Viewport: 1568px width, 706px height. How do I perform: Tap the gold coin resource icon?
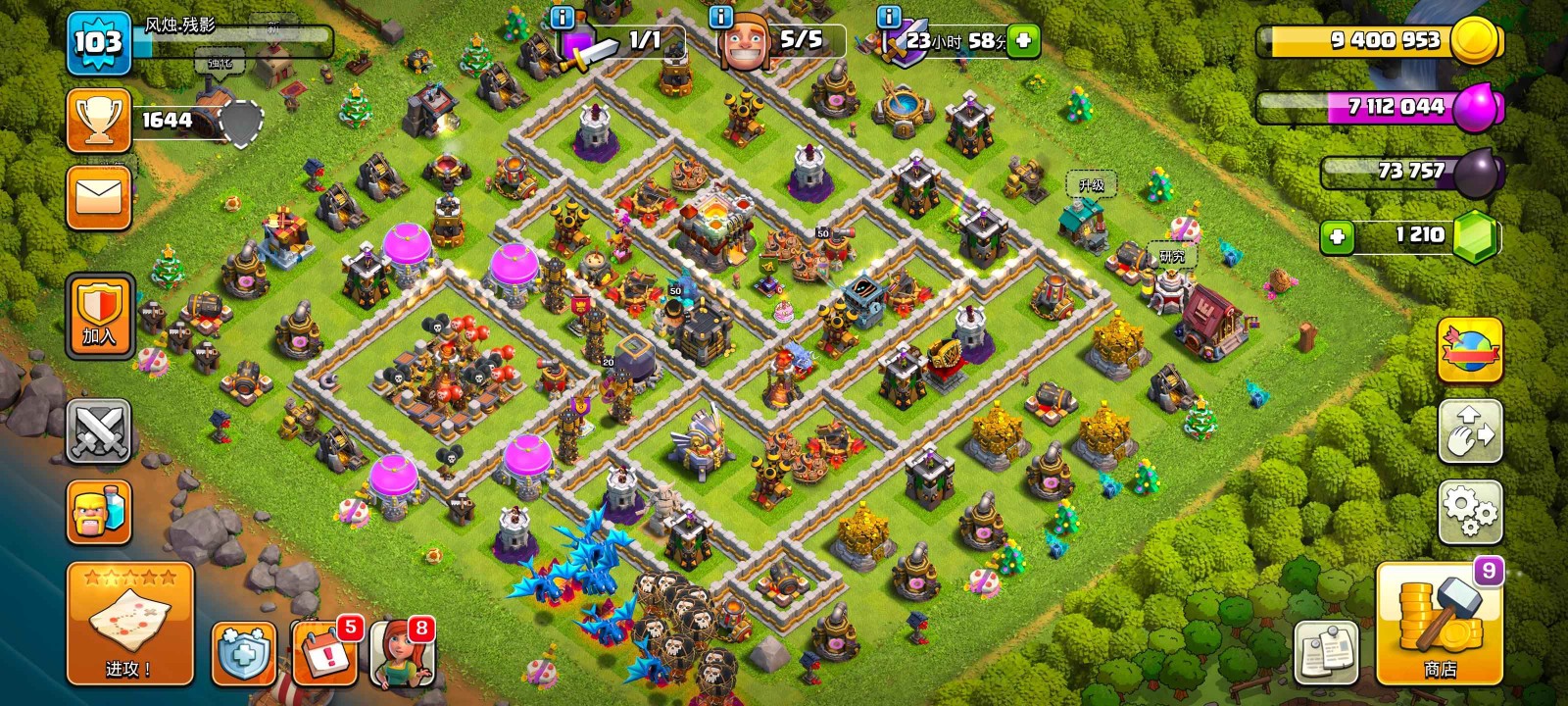[1474, 40]
